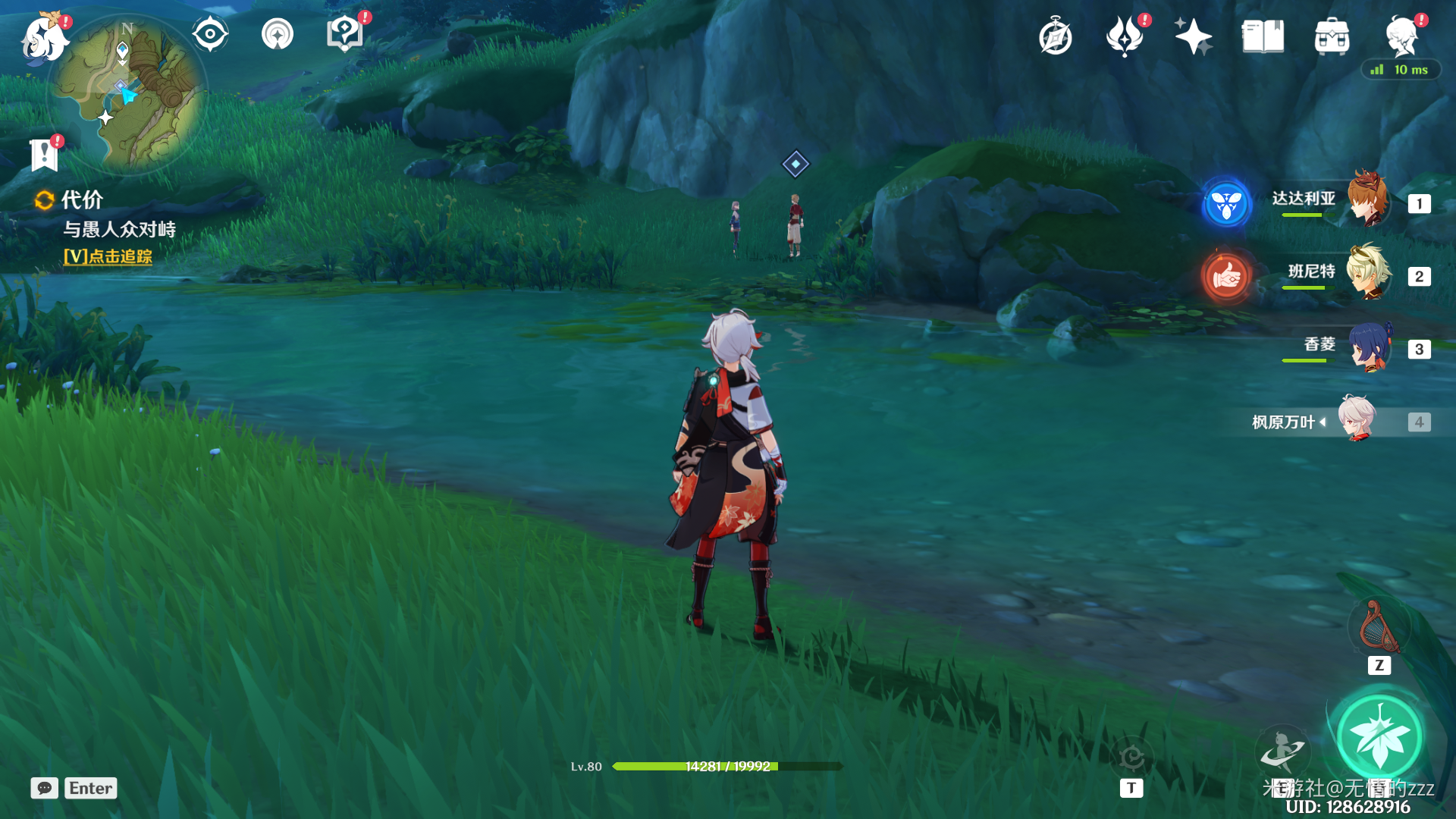Click the 点击追踪 quest tracking link
Viewport: 1456px width, 819px height.
108,256
